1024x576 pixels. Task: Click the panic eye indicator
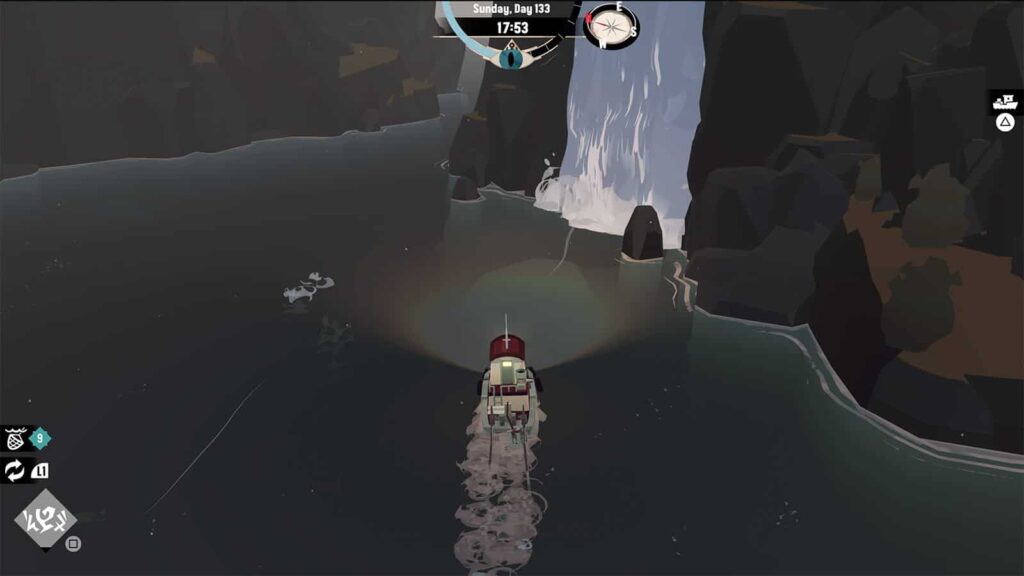pos(511,57)
